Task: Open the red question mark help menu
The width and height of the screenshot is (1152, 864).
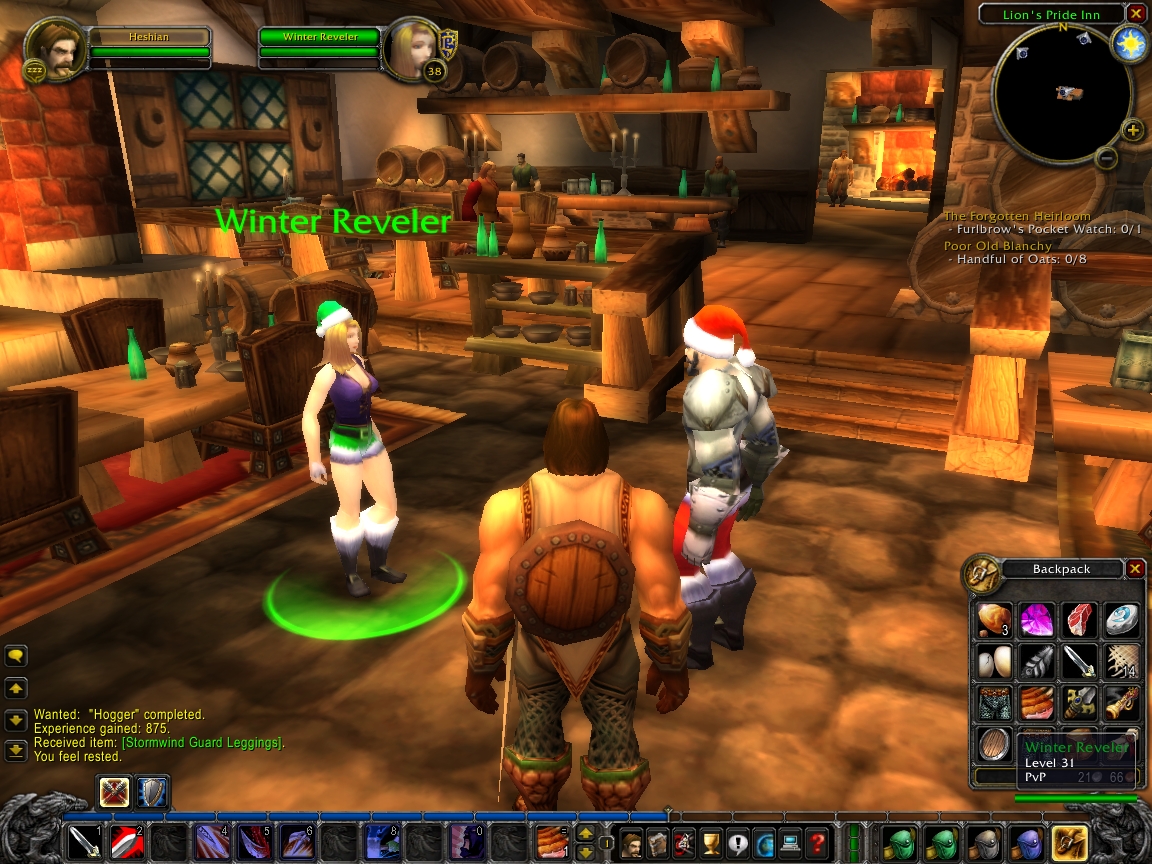Action: (x=817, y=844)
